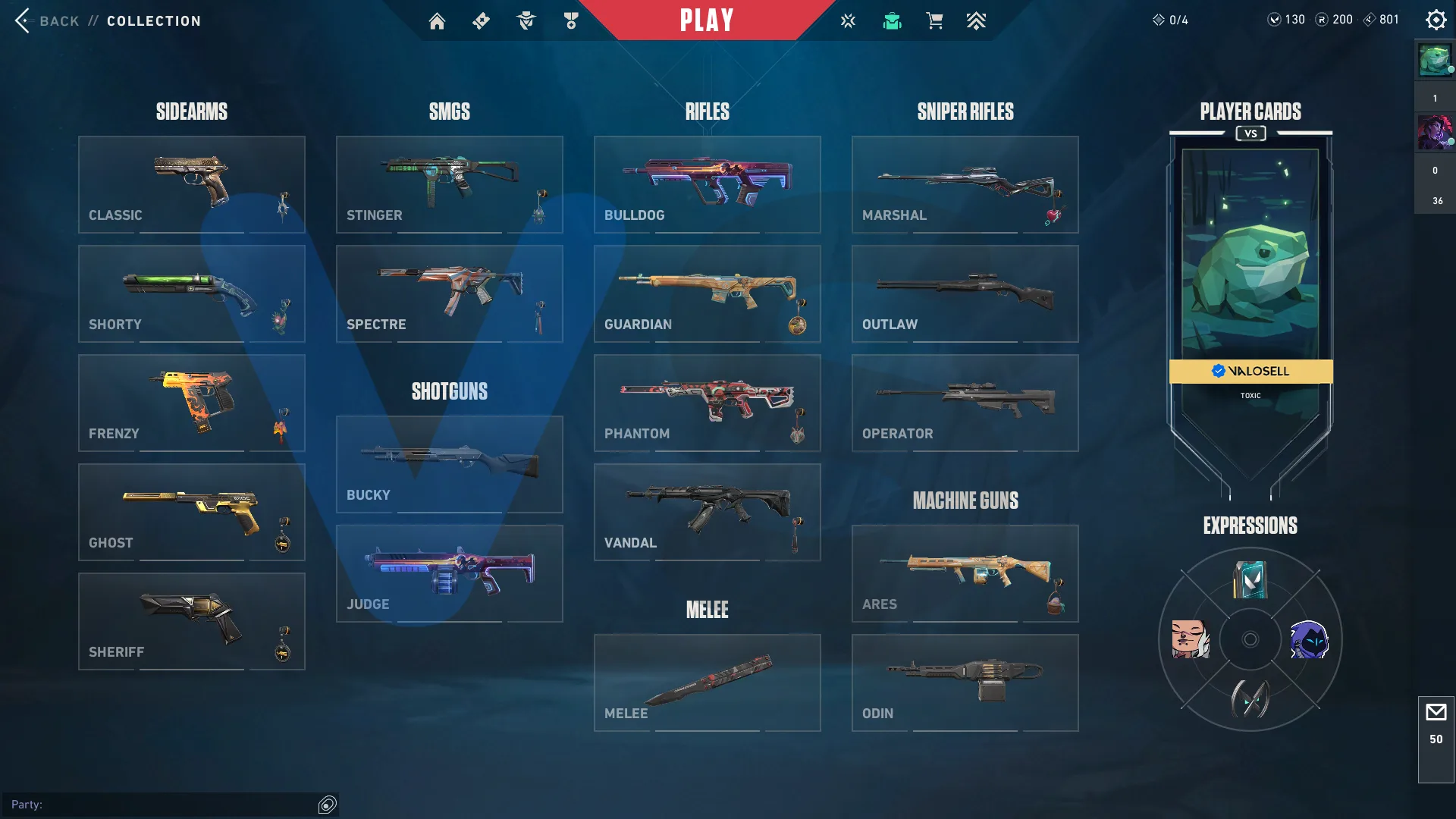Open the frog player card
Viewport: 1456px width, 819px height.
coord(1250,258)
